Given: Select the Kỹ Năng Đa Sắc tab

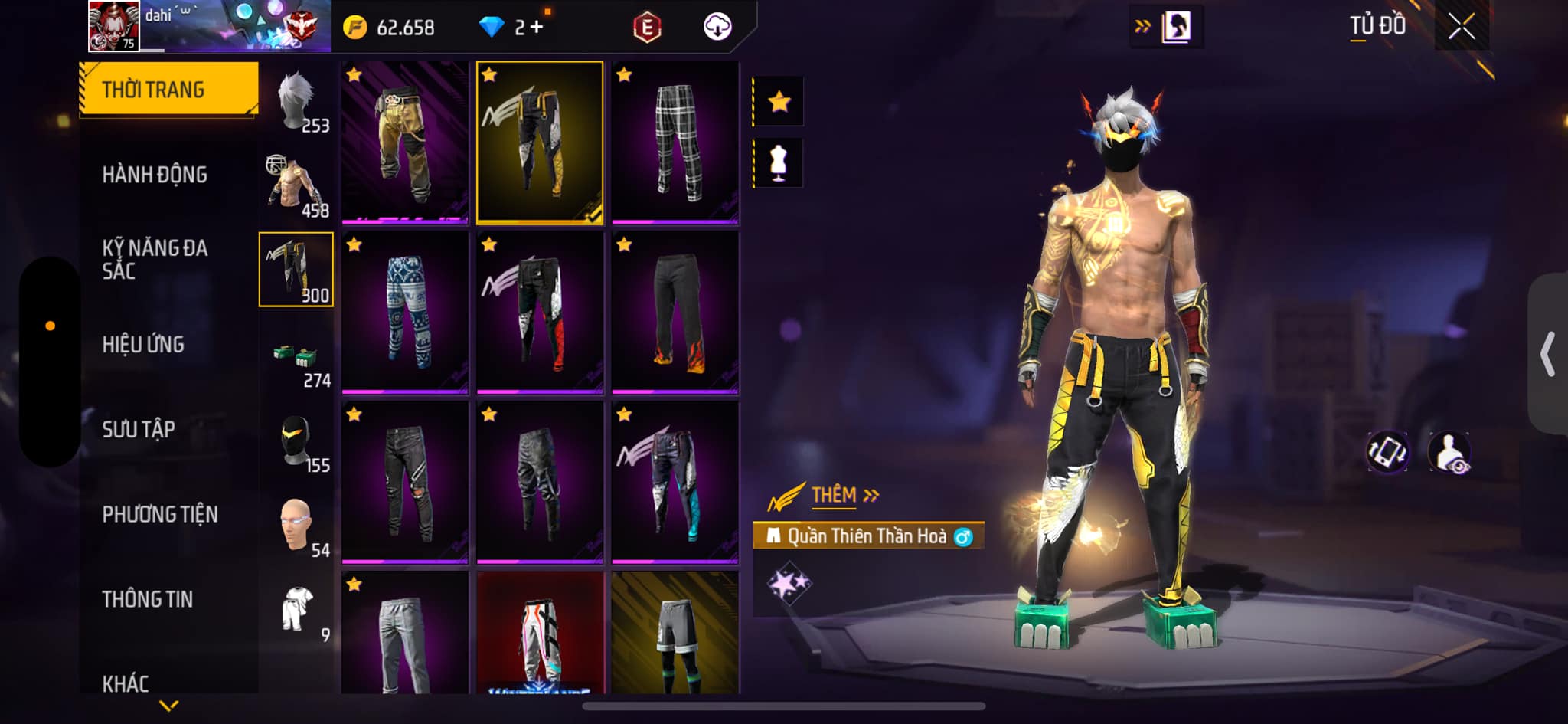Looking at the screenshot, I should pos(155,259).
